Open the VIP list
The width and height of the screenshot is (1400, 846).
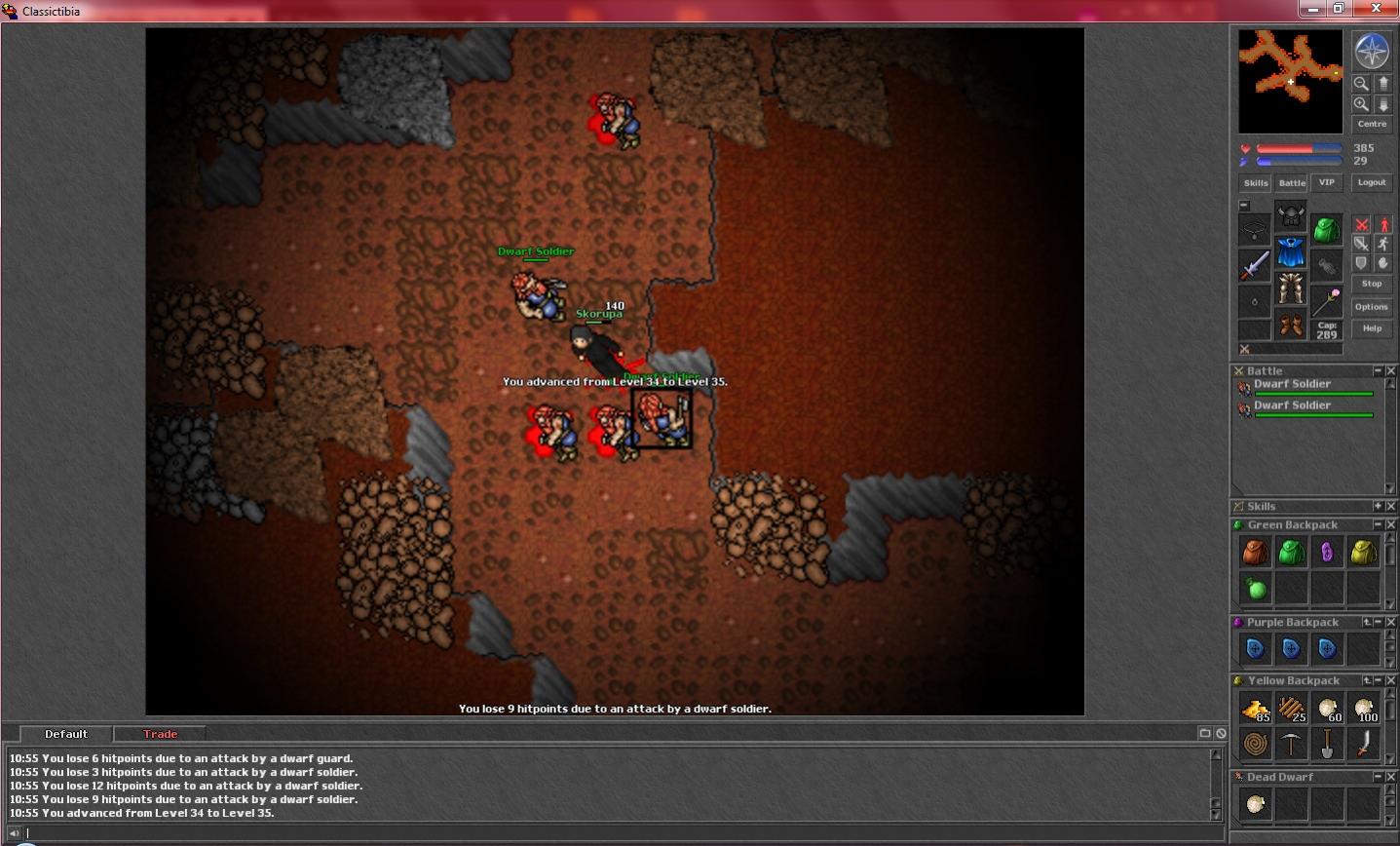pos(1326,182)
